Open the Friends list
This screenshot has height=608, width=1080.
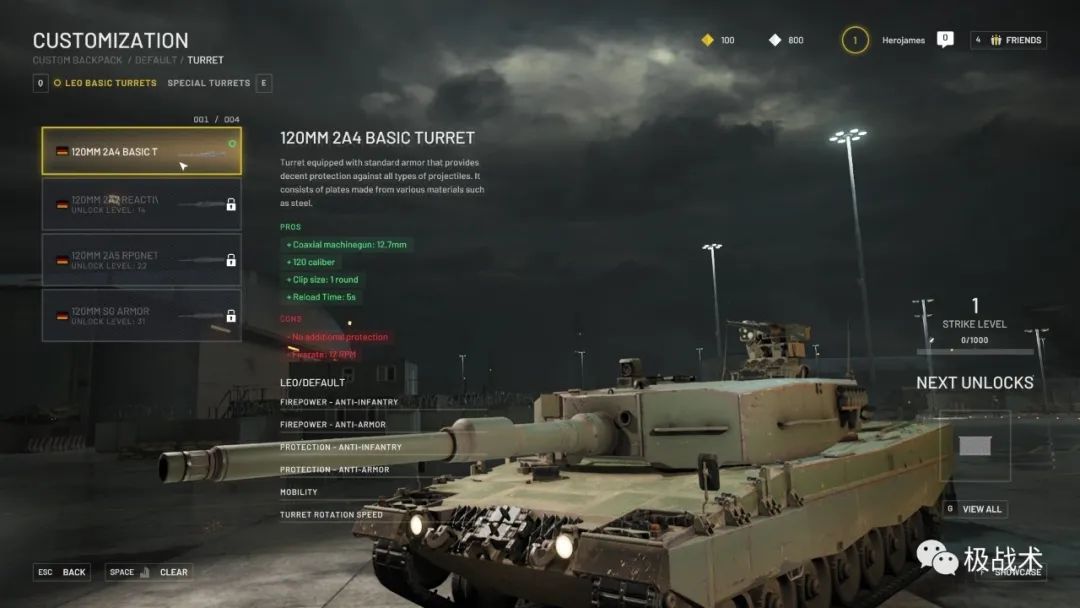1008,40
